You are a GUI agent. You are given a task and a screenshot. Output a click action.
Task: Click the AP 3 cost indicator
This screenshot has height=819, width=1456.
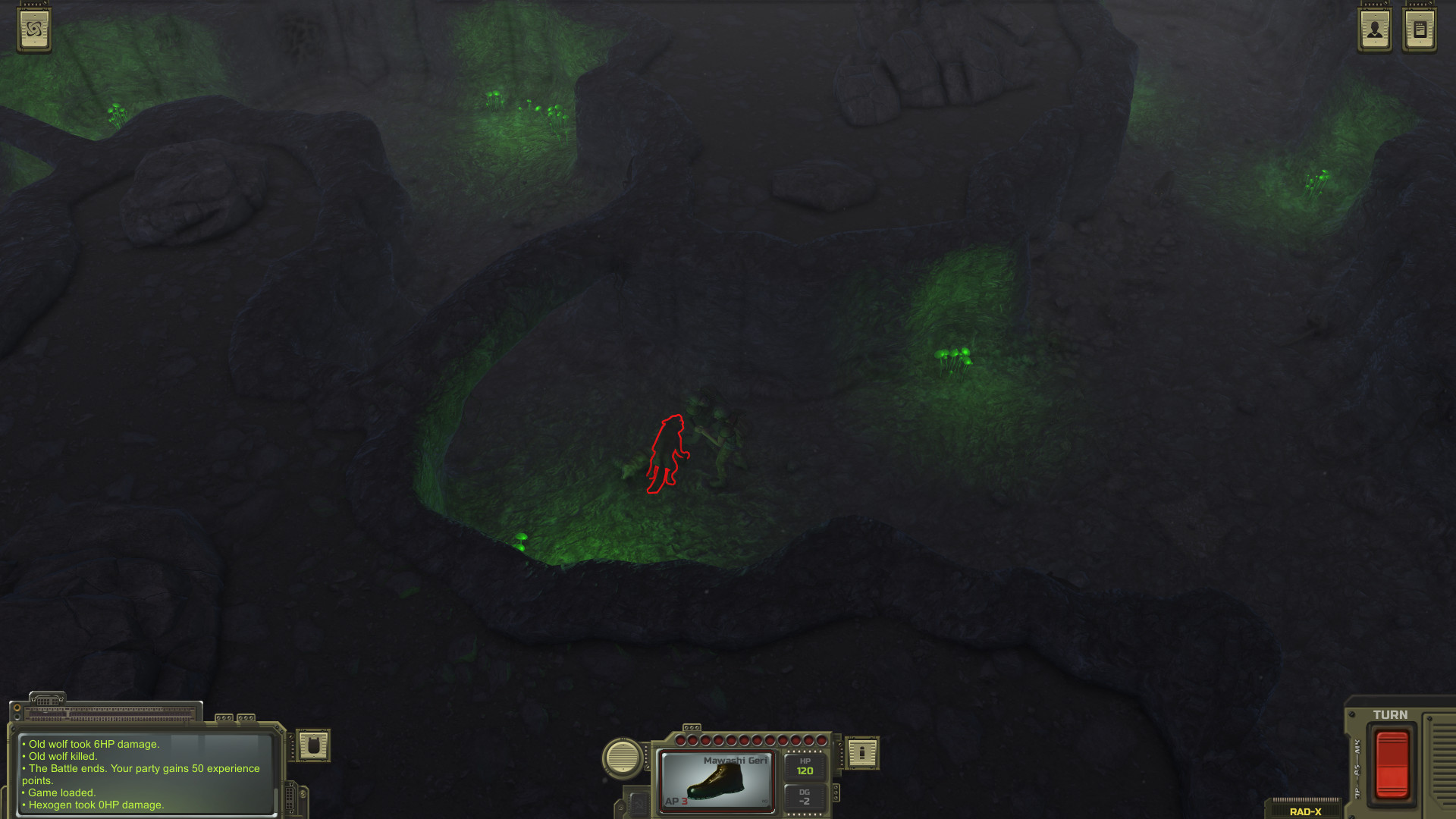tap(676, 802)
